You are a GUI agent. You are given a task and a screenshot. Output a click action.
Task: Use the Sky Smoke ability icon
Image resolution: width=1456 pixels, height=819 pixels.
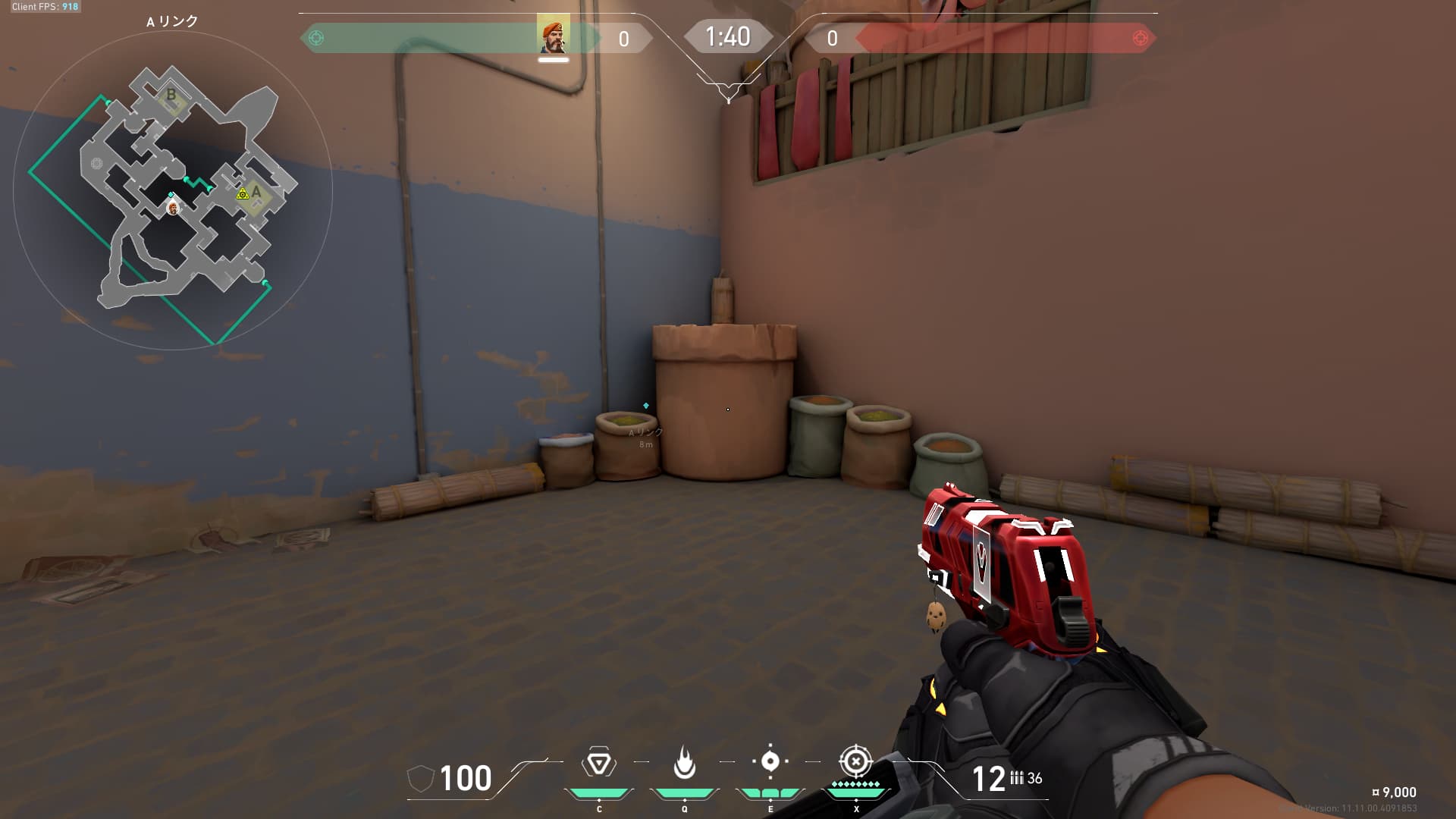tap(770, 761)
